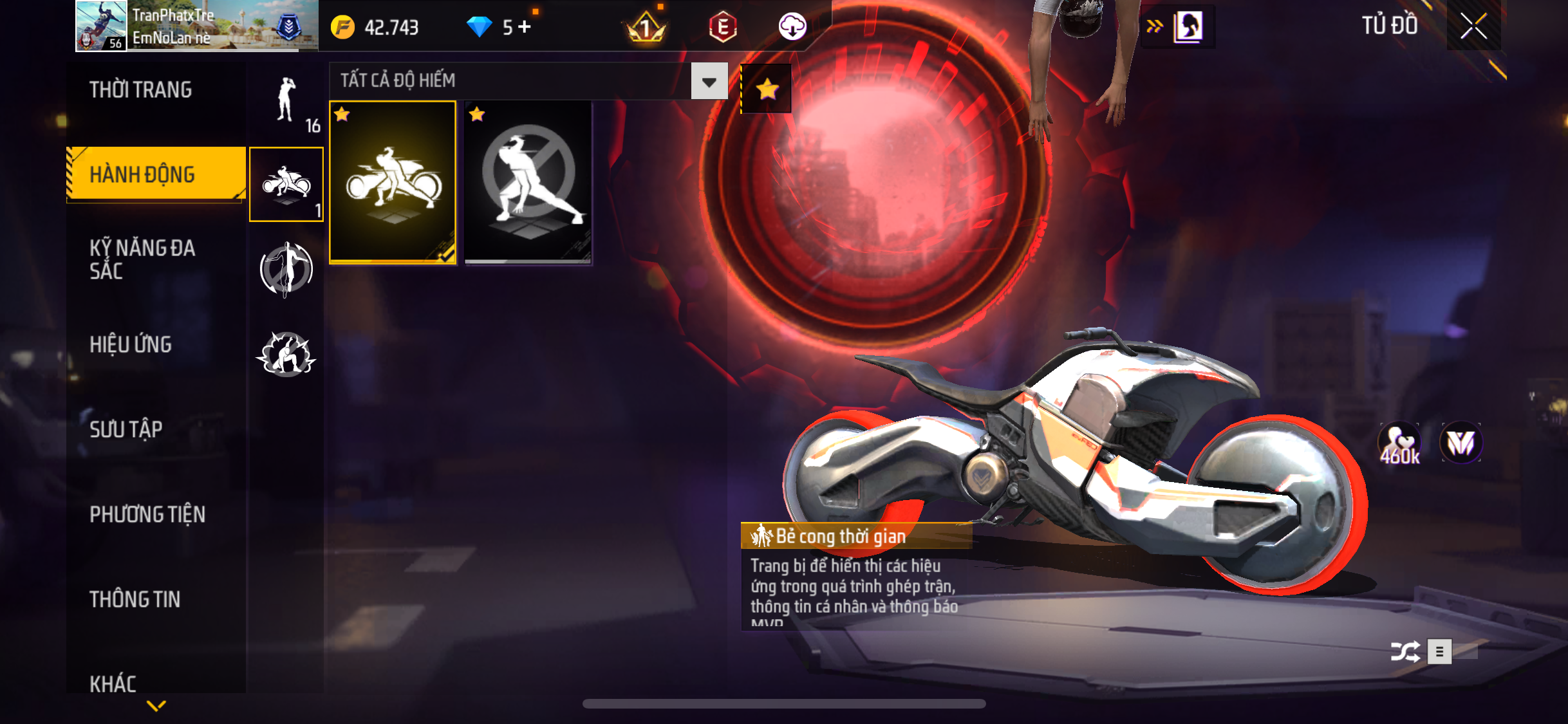Image resolution: width=1568 pixels, height=724 pixels.
Task: Select the equipped motorcycle emote card
Action: click(x=393, y=182)
